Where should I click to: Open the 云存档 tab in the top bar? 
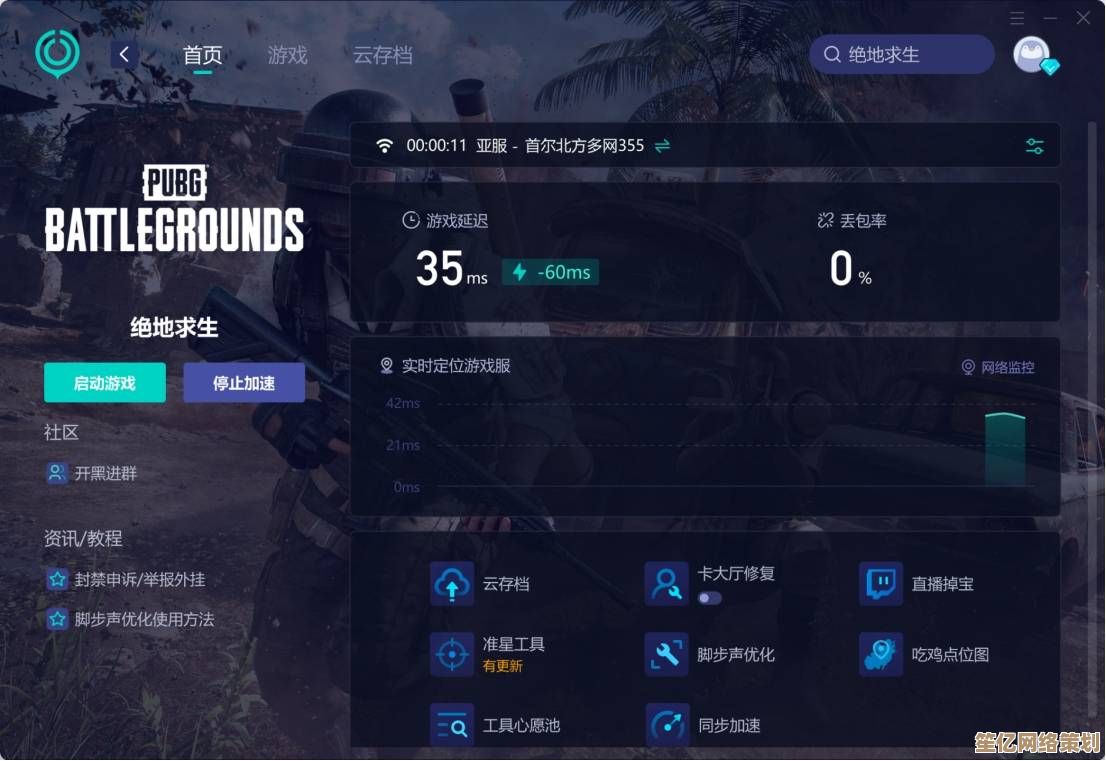tap(382, 55)
